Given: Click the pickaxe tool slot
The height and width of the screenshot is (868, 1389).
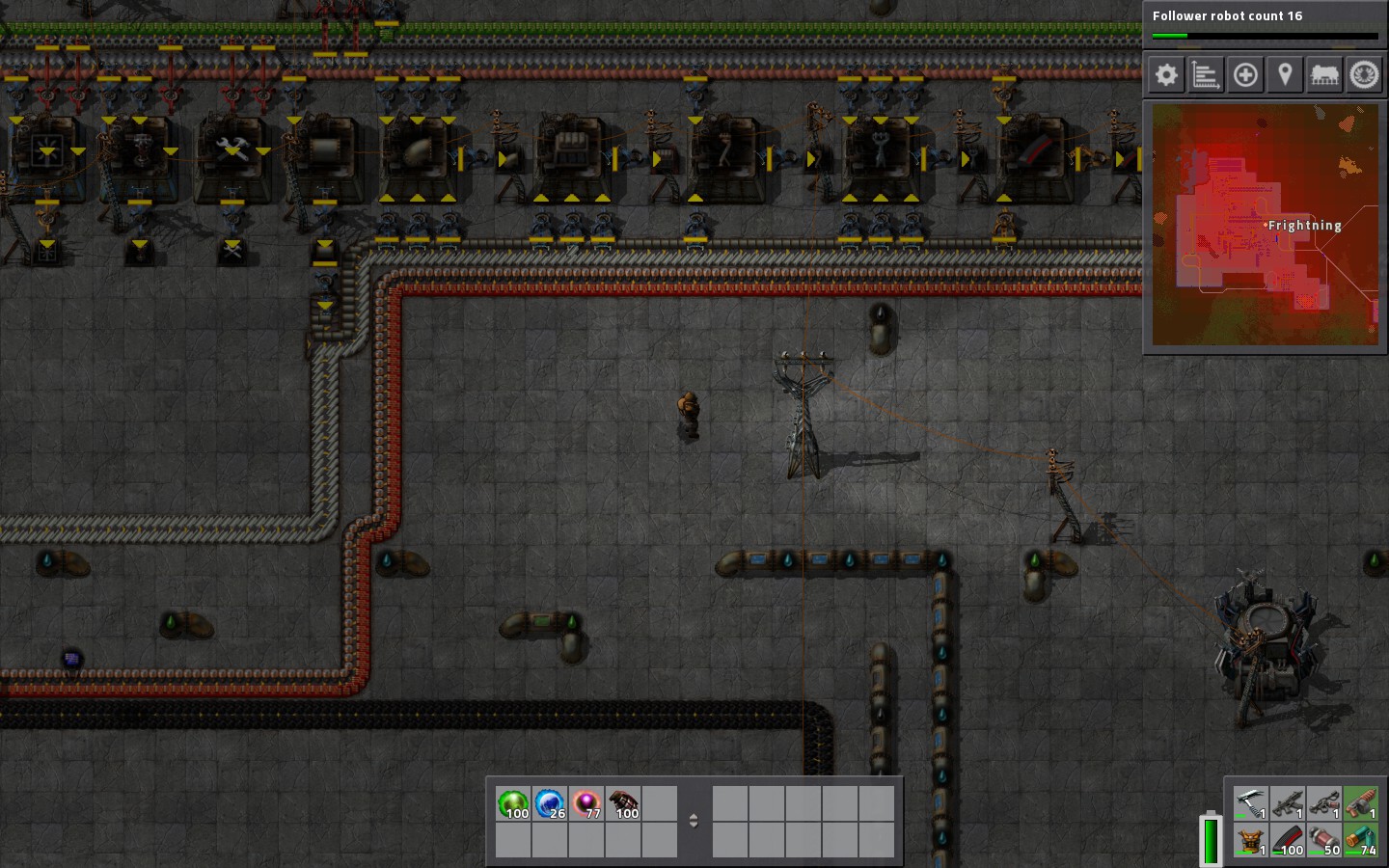Looking at the screenshot, I should (1250, 802).
